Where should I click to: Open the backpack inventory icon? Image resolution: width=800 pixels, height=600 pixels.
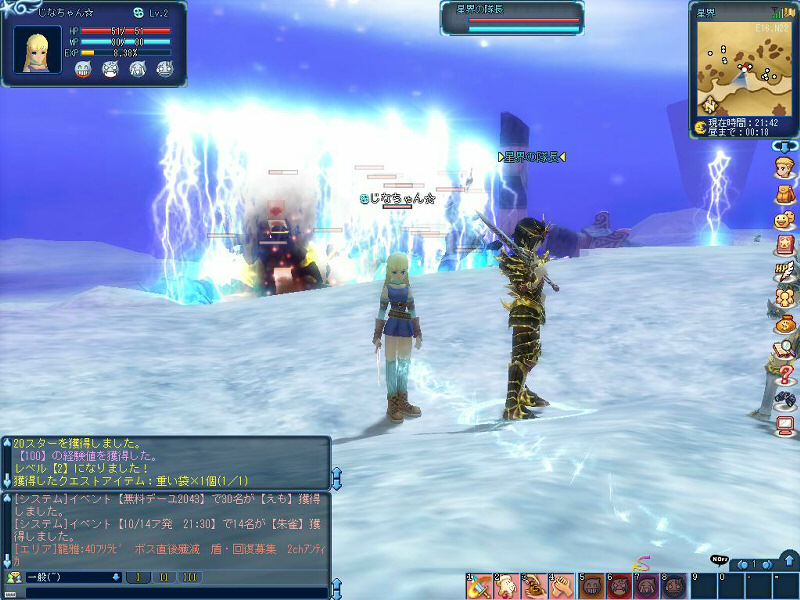point(784,193)
